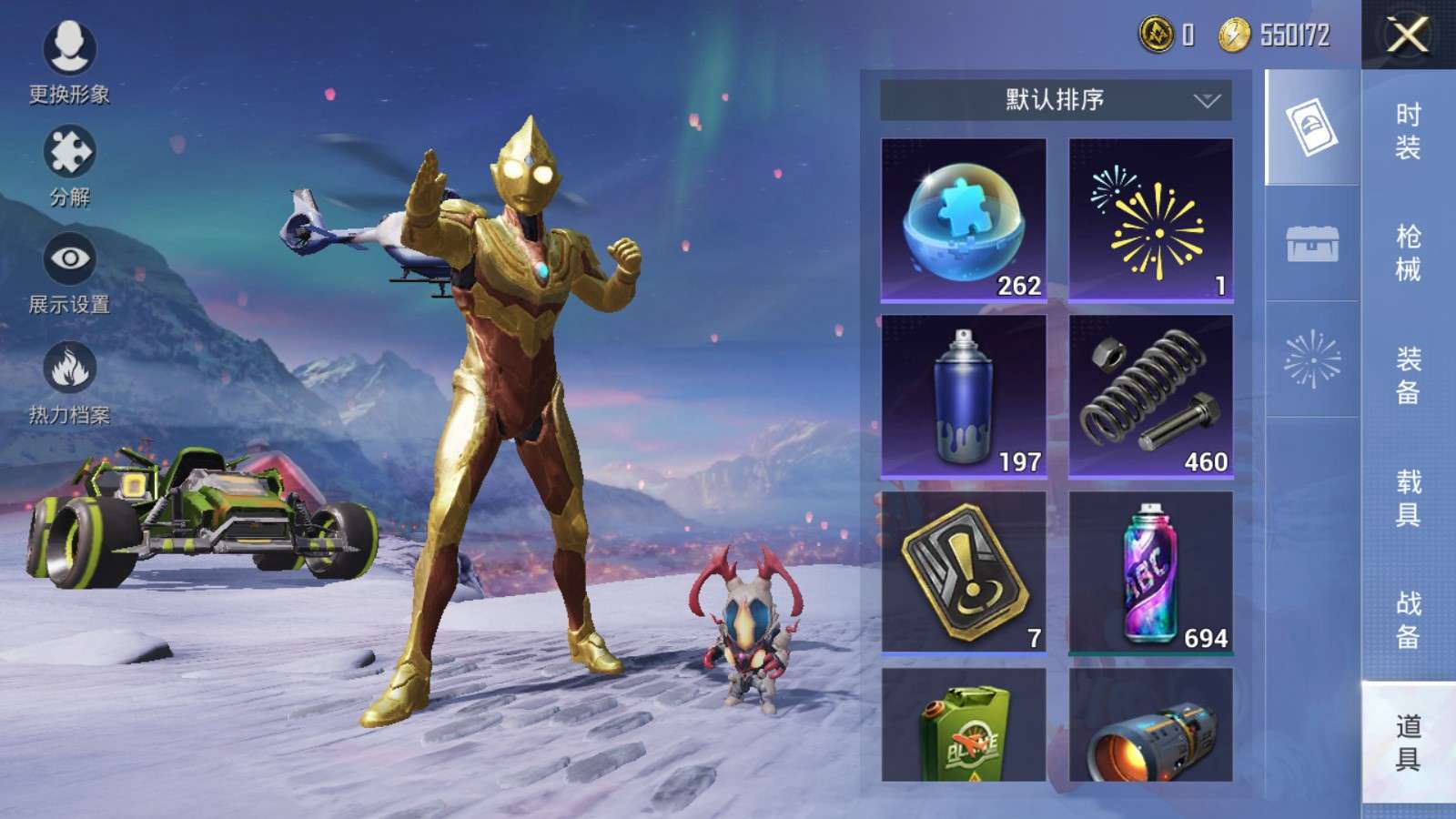Pick the gold exclamation badge item

click(964, 573)
